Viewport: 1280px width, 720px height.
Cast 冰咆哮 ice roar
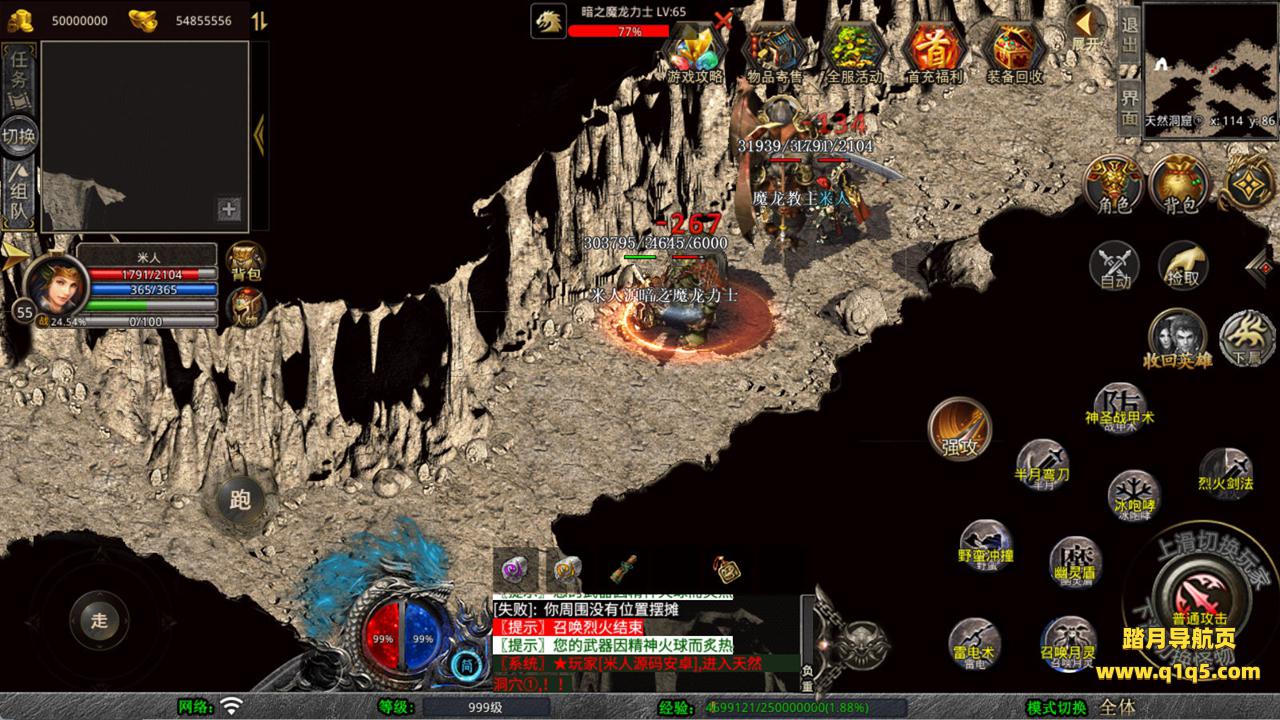tap(1134, 495)
